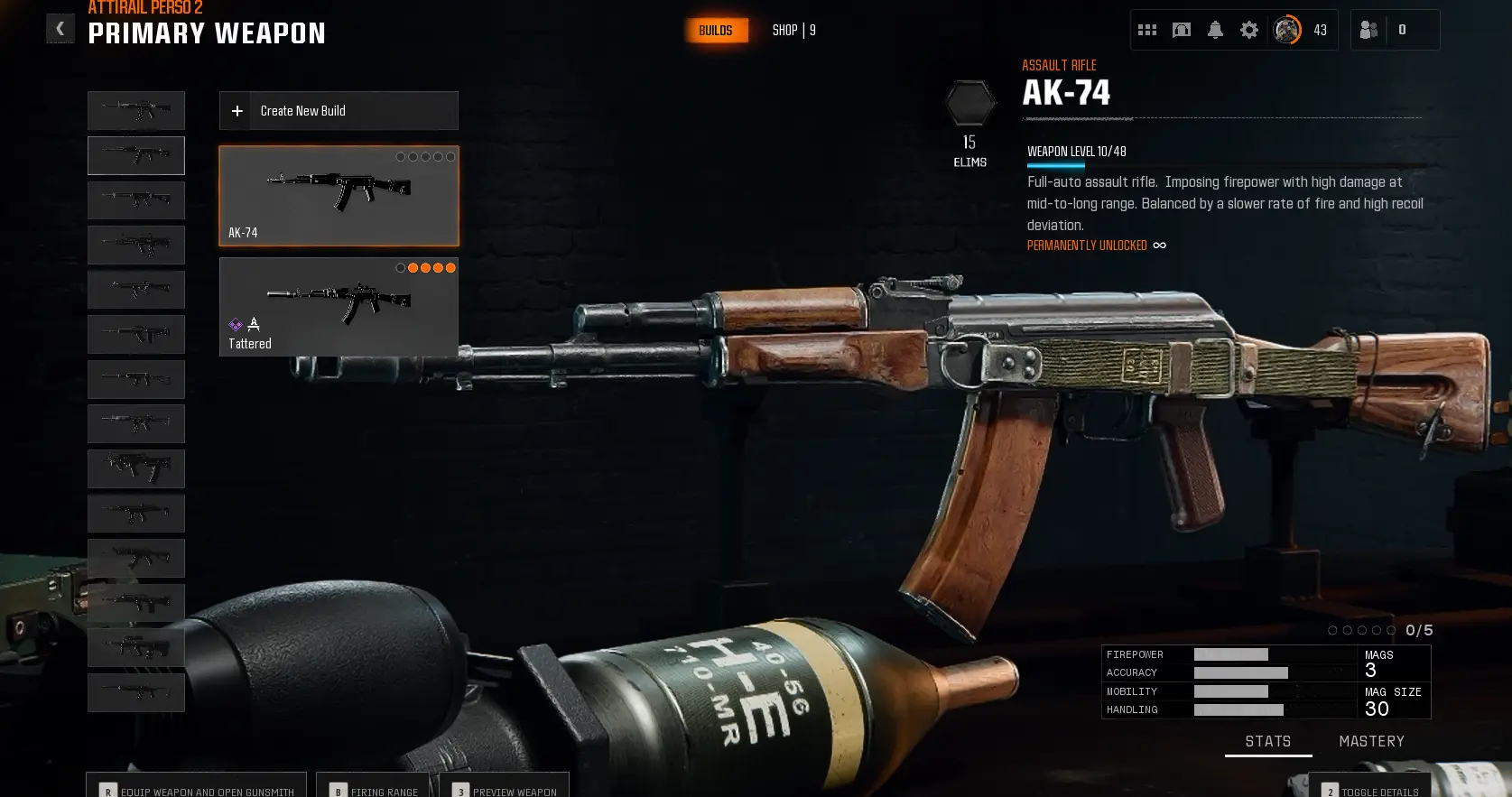
Task: Select the AK-74 default build card
Action: point(339,196)
